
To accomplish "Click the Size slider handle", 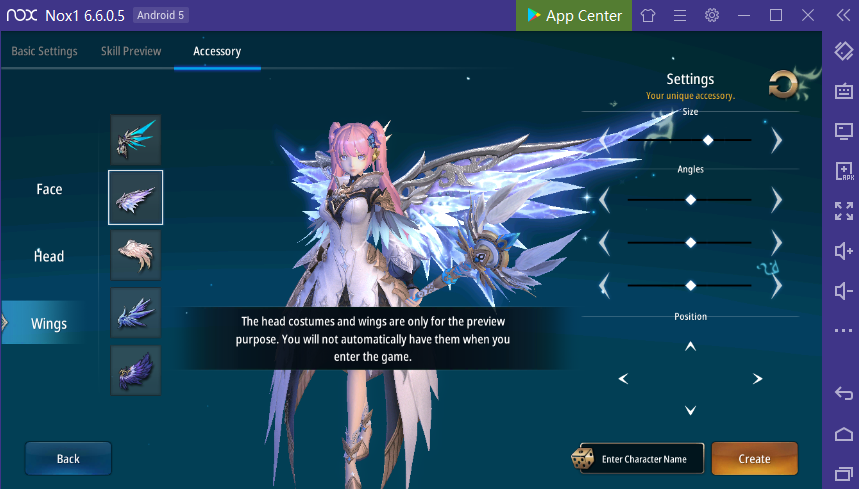I will click(x=708, y=140).
